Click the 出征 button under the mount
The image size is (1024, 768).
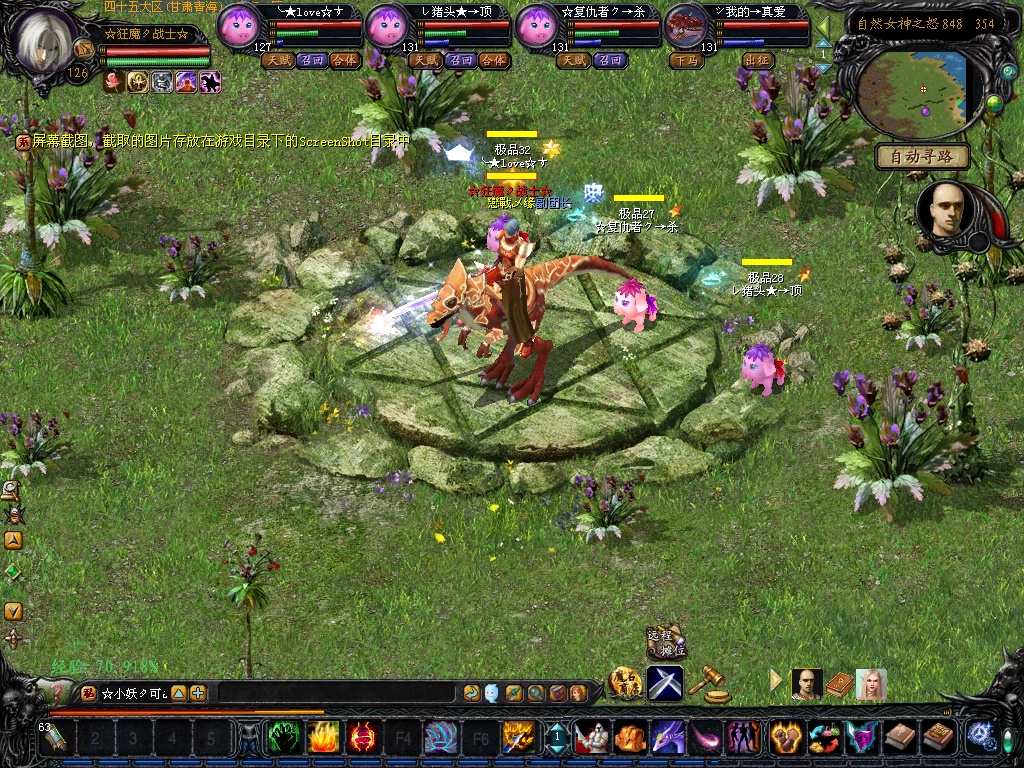coord(757,60)
